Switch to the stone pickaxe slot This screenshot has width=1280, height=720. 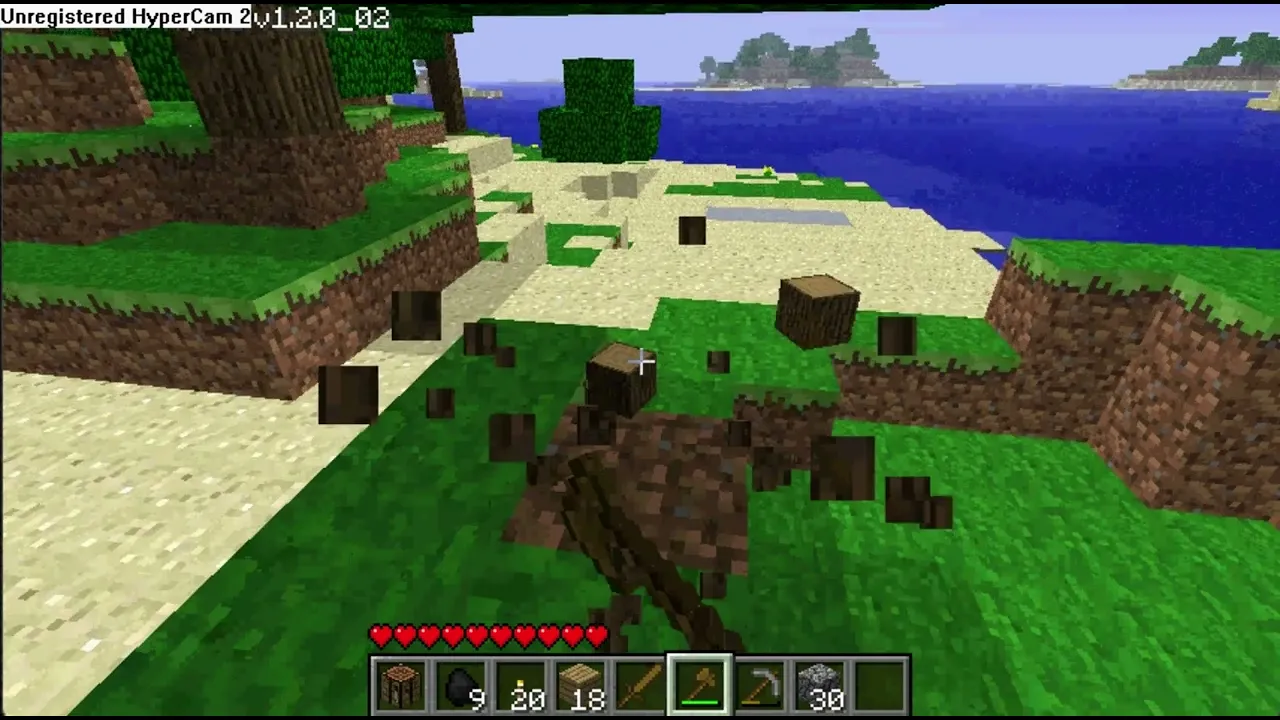pyautogui.click(x=761, y=686)
